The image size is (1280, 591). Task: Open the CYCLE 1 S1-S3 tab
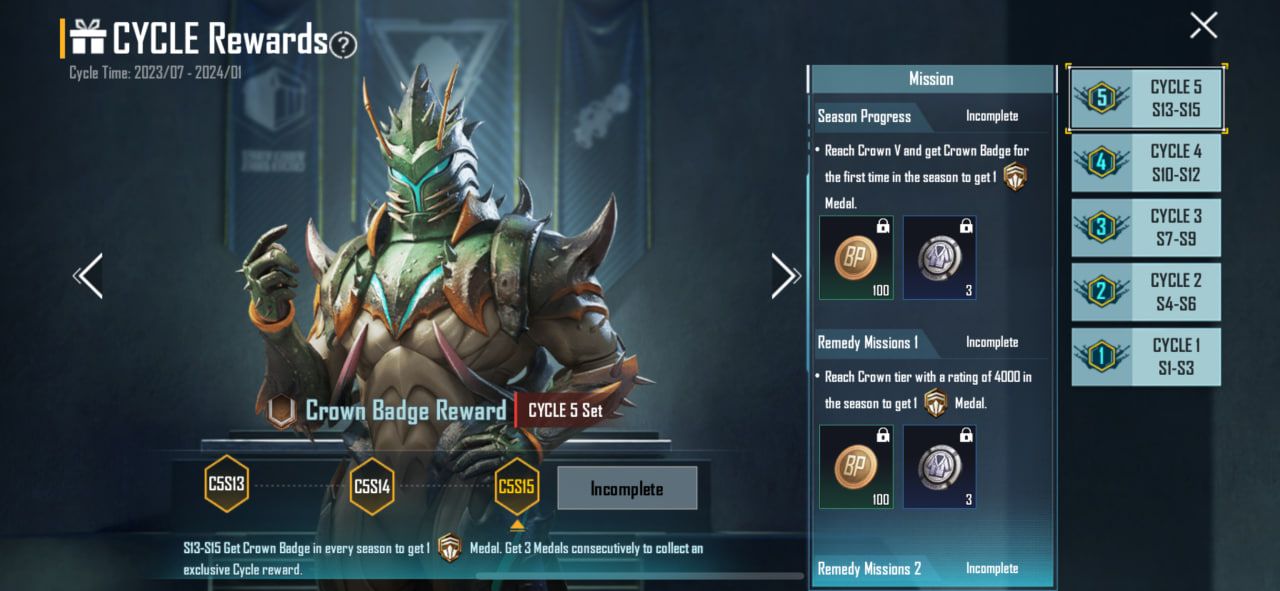click(x=1146, y=357)
